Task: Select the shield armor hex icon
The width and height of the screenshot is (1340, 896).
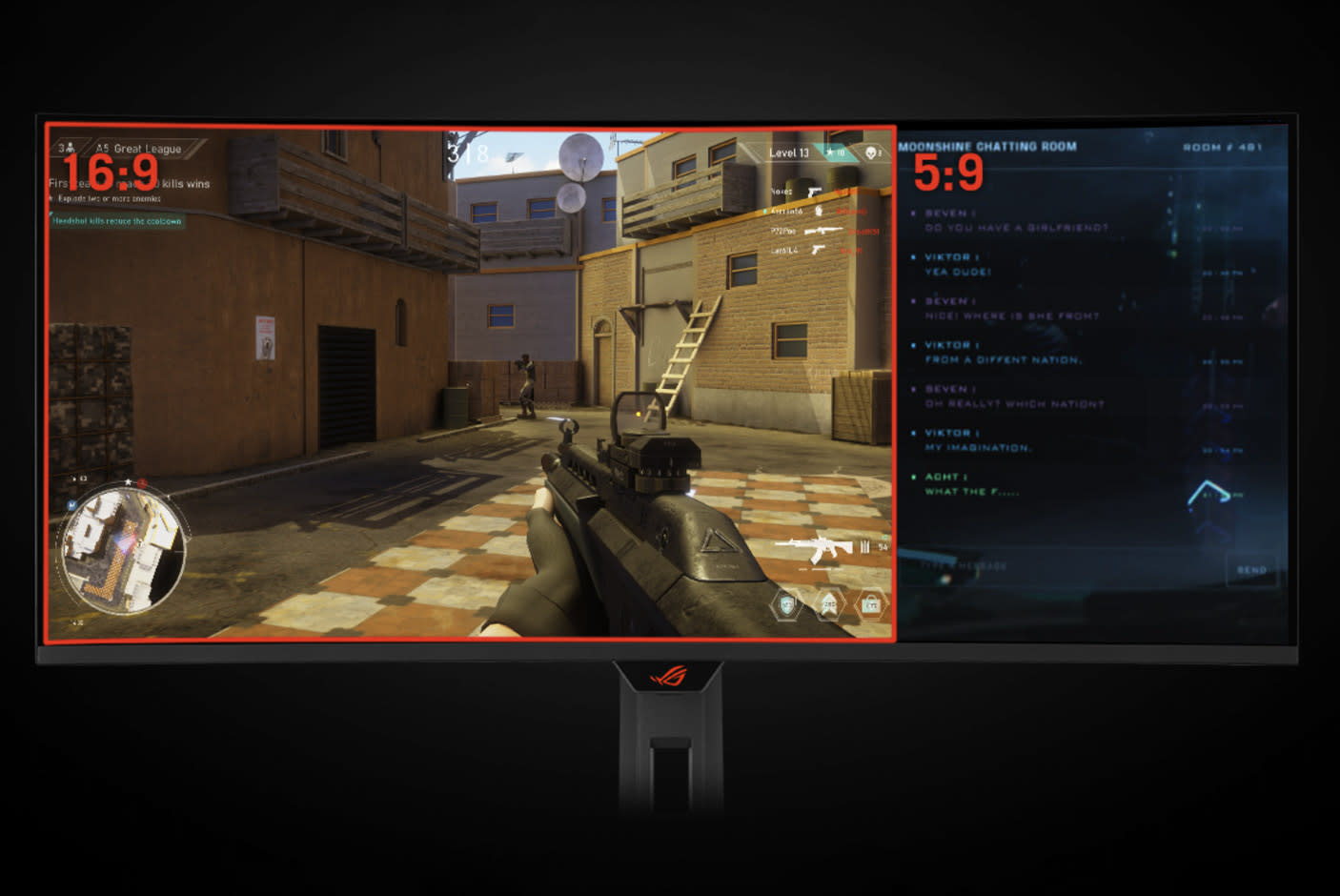Action: tap(787, 603)
